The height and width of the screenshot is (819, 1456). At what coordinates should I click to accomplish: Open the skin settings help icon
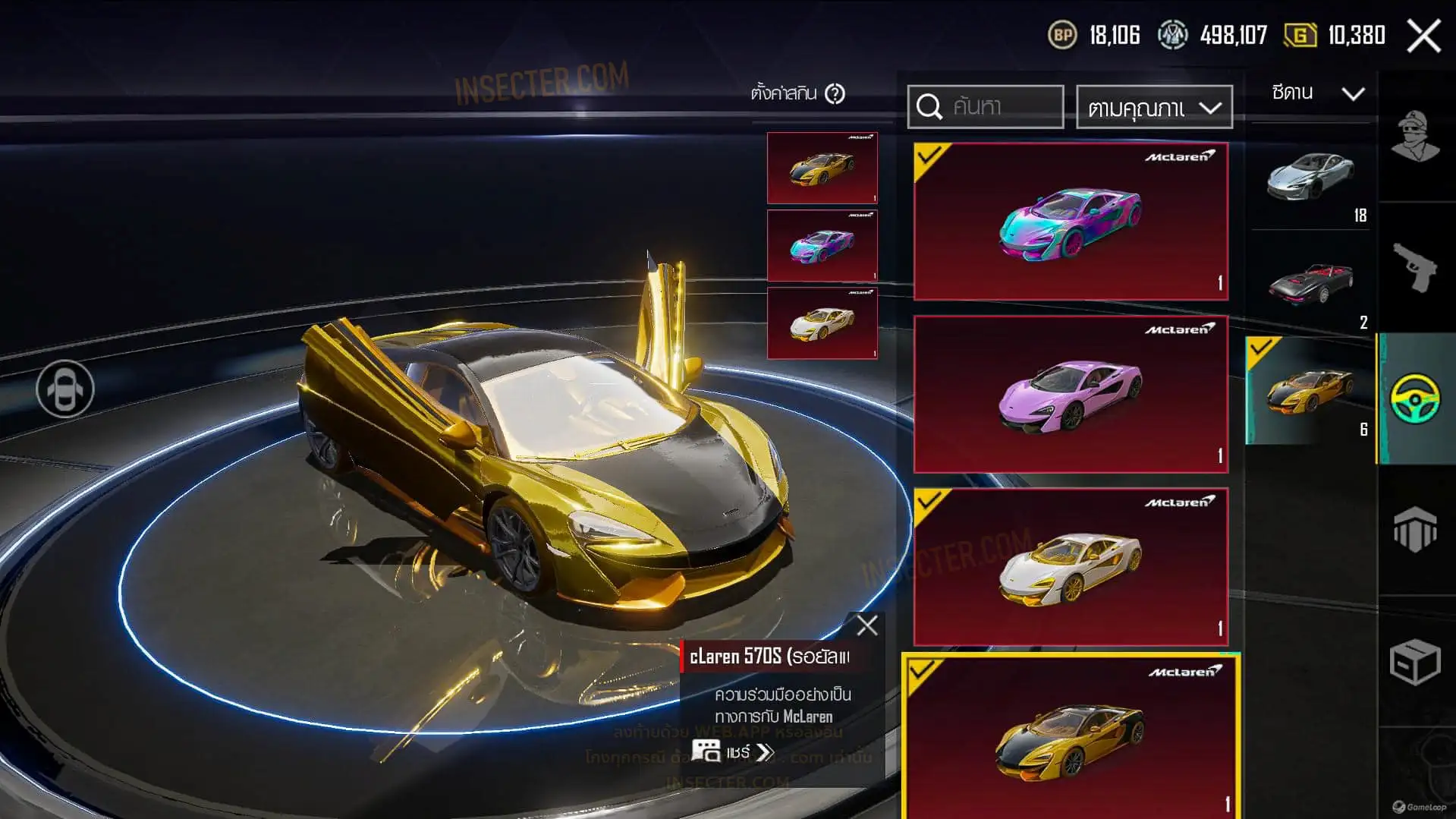tap(835, 94)
